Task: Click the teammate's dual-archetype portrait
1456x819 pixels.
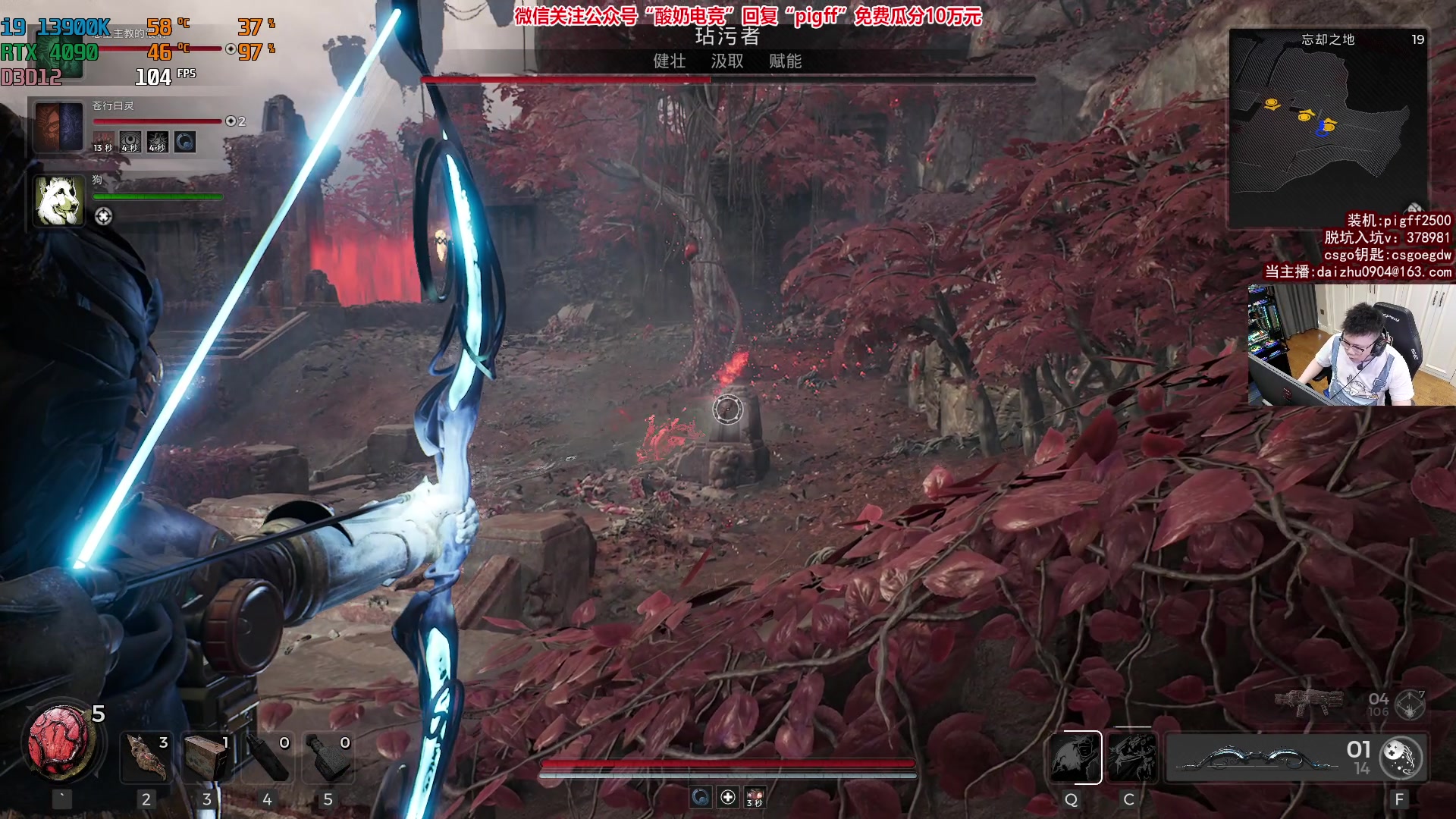Action: click(x=59, y=127)
